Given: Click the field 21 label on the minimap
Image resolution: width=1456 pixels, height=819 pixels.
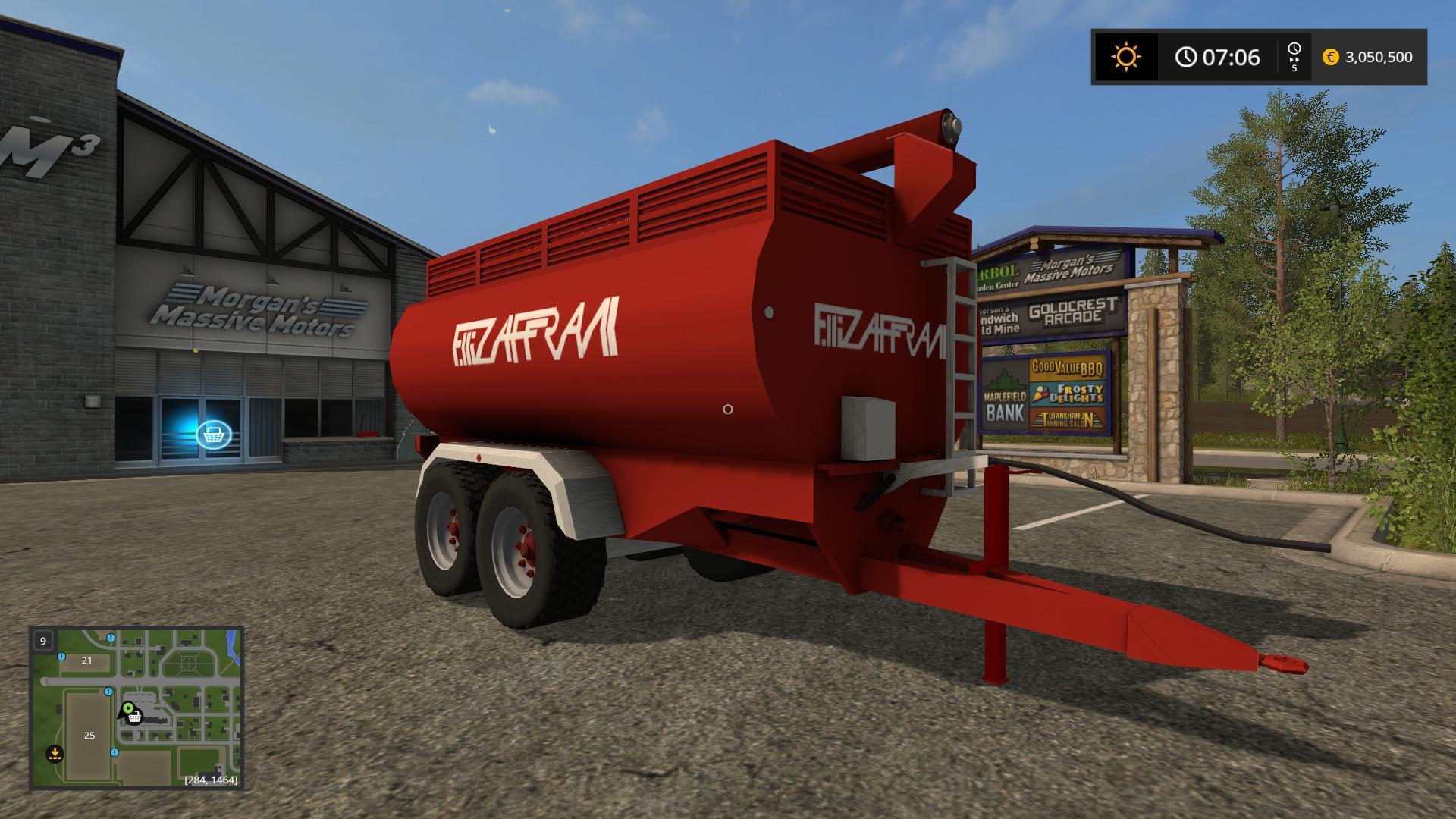Looking at the screenshot, I should click(86, 660).
